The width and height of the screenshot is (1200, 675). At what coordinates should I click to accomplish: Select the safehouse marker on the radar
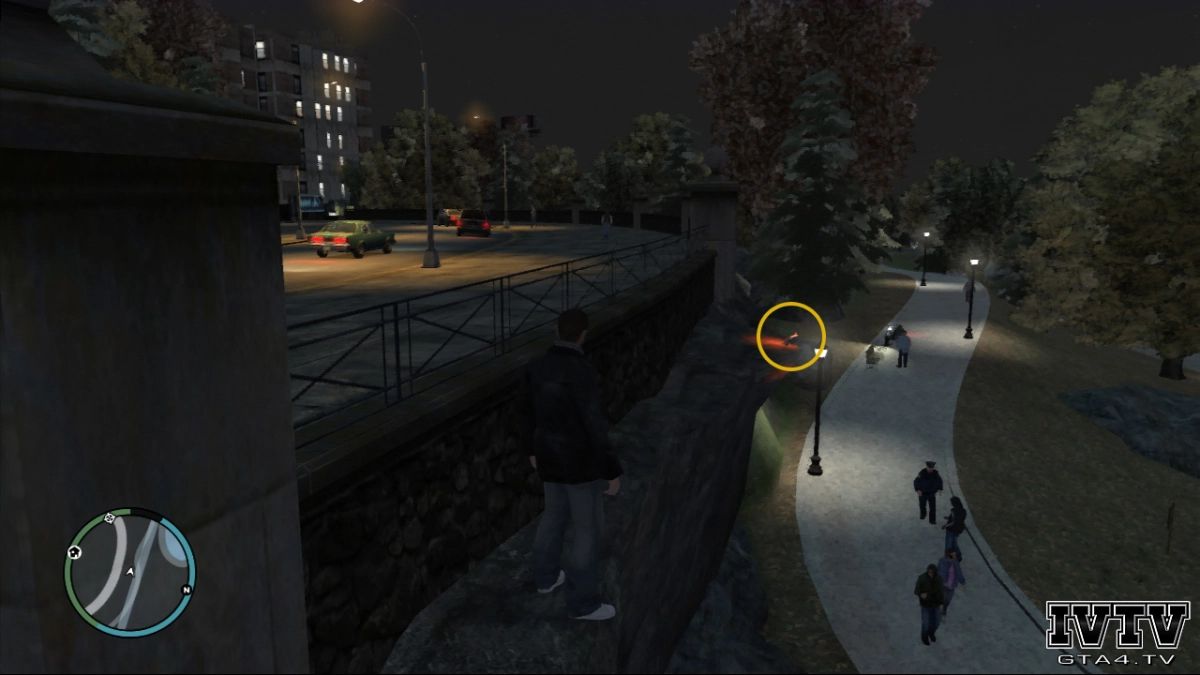pos(74,552)
